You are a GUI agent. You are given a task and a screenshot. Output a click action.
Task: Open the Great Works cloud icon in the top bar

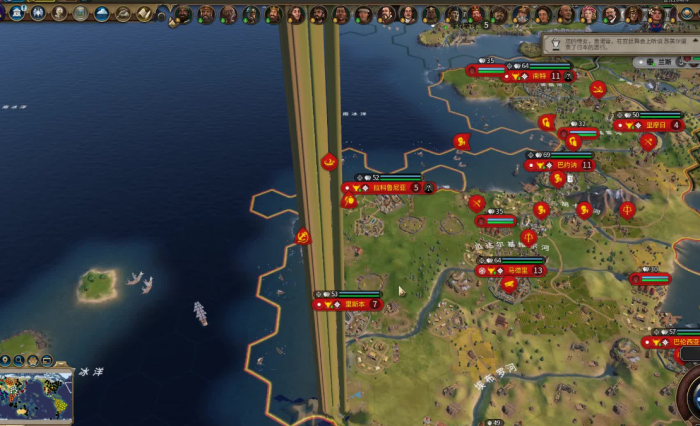pyautogui.click(x=102, y=13)
